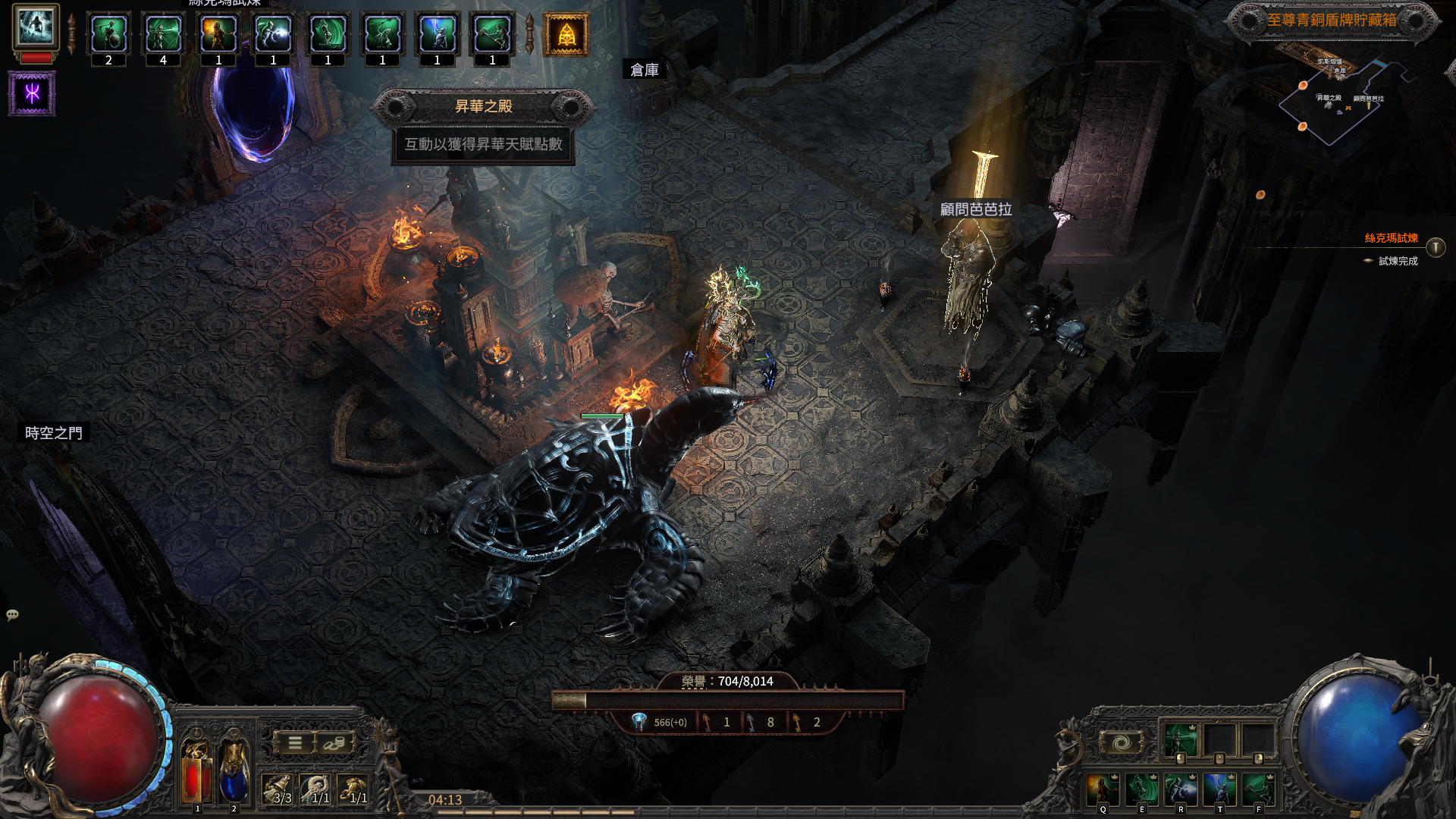
Task: Open the three-line main menu button
Action: point(295,743)
